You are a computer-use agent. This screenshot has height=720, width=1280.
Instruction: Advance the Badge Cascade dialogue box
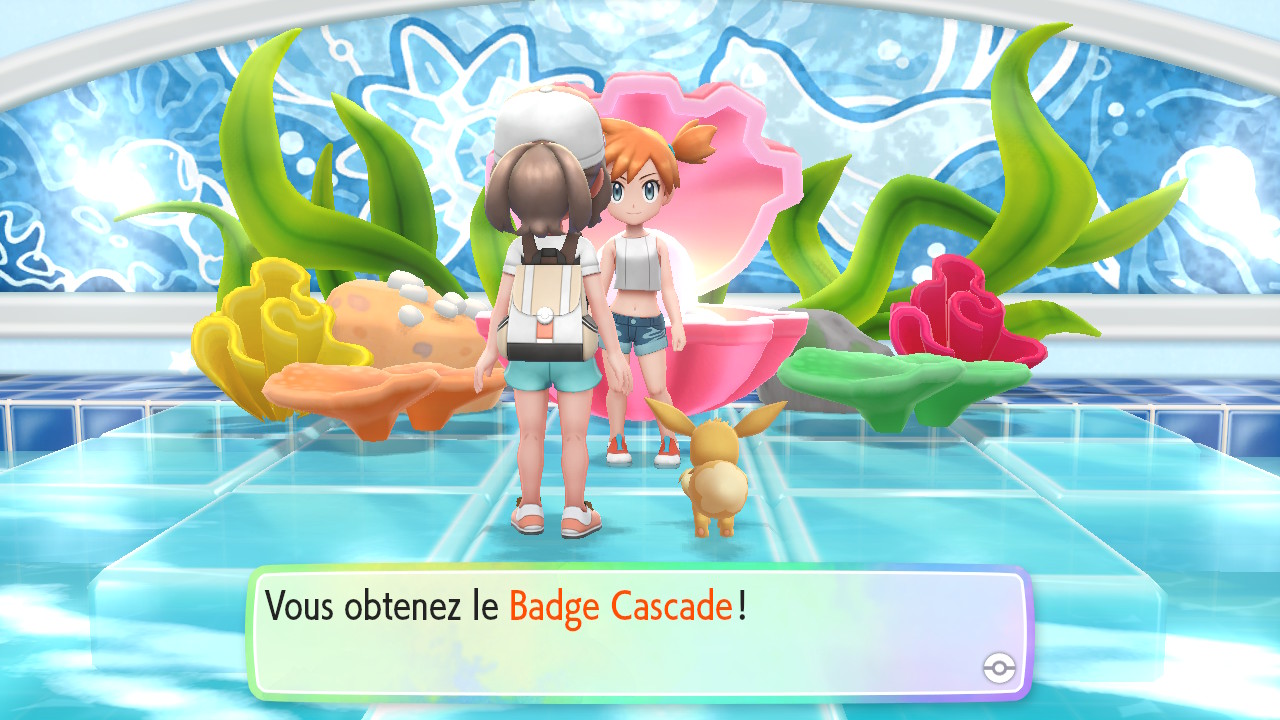(638, 632)
